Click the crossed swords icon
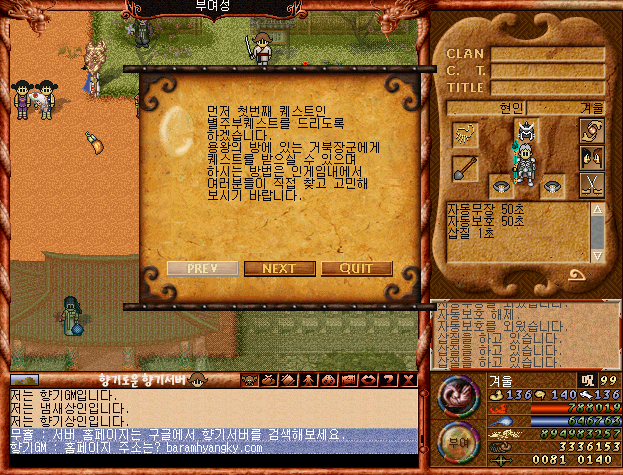Viewport: 623px width, 475px height. (x=593, y=183)
